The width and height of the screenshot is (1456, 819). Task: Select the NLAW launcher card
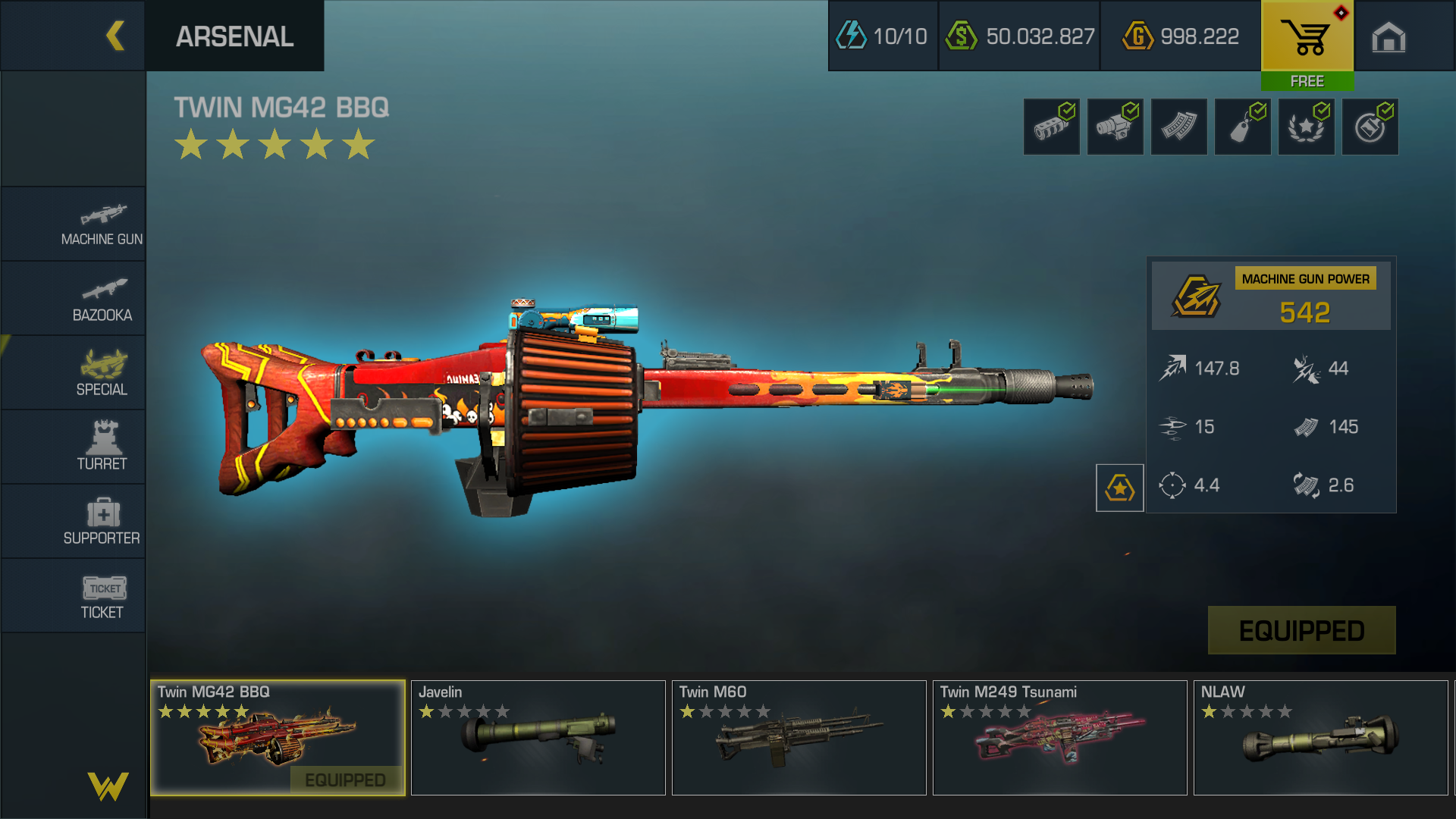click(1320, 737)
